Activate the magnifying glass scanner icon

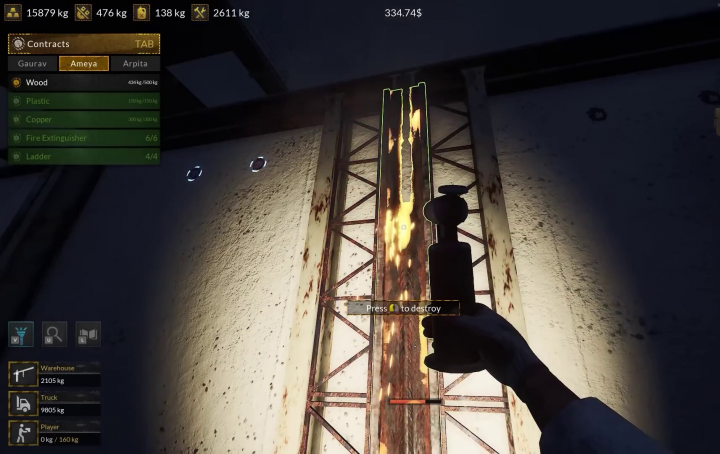click(x=54, y=333)
